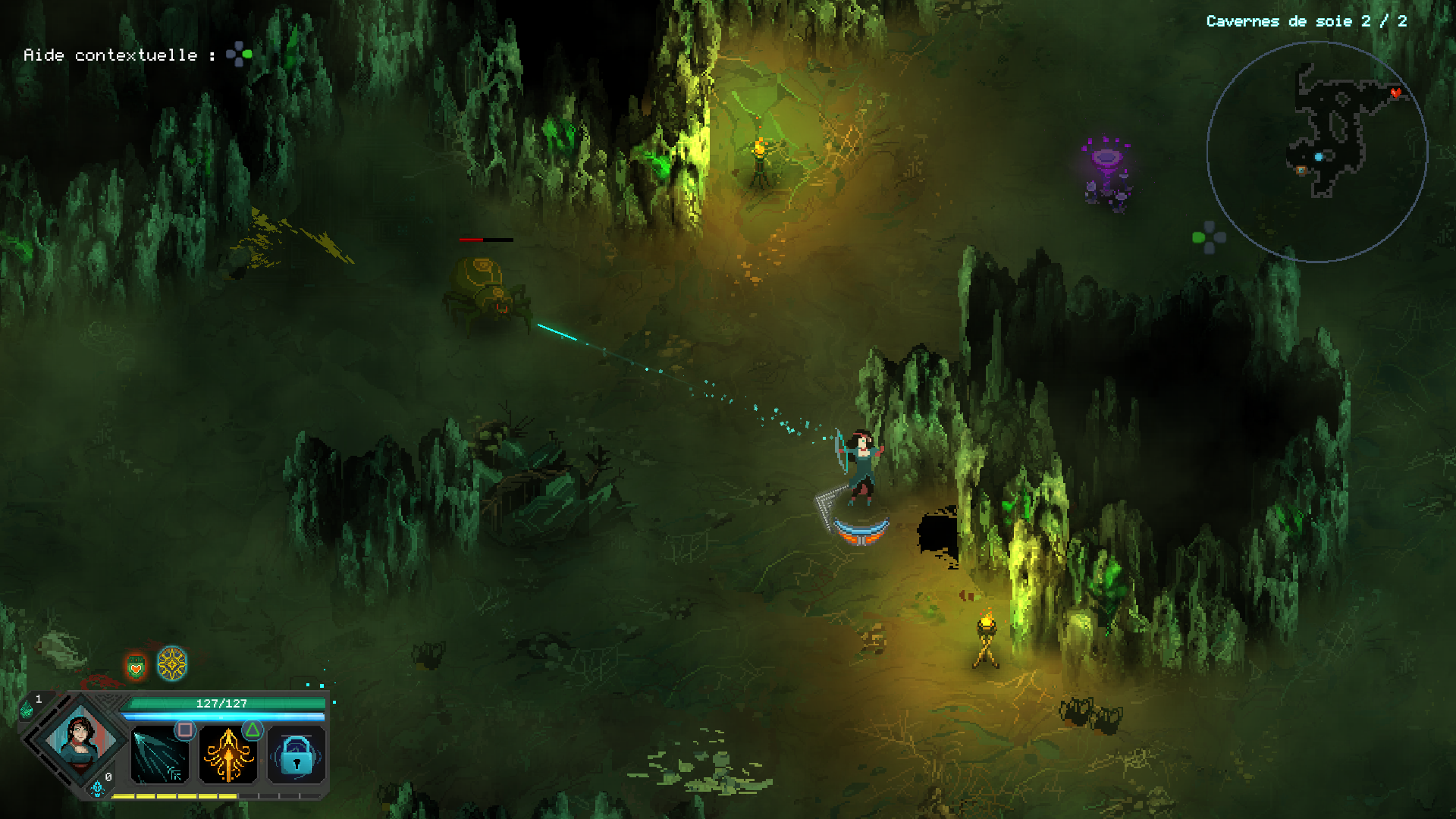Activate the arrow volley ability

click(159, 755)
